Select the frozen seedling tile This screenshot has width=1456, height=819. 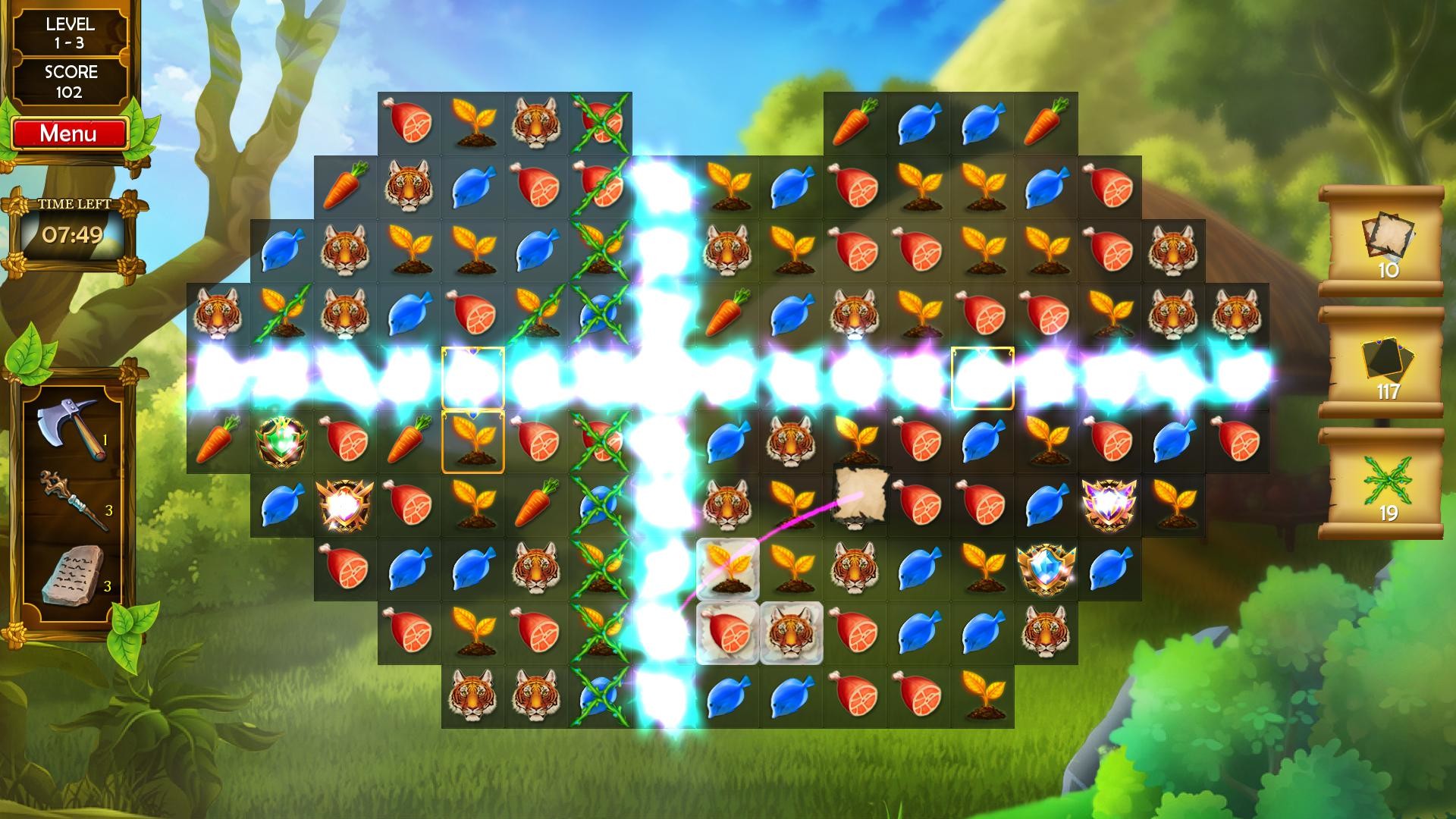(727, 569)
